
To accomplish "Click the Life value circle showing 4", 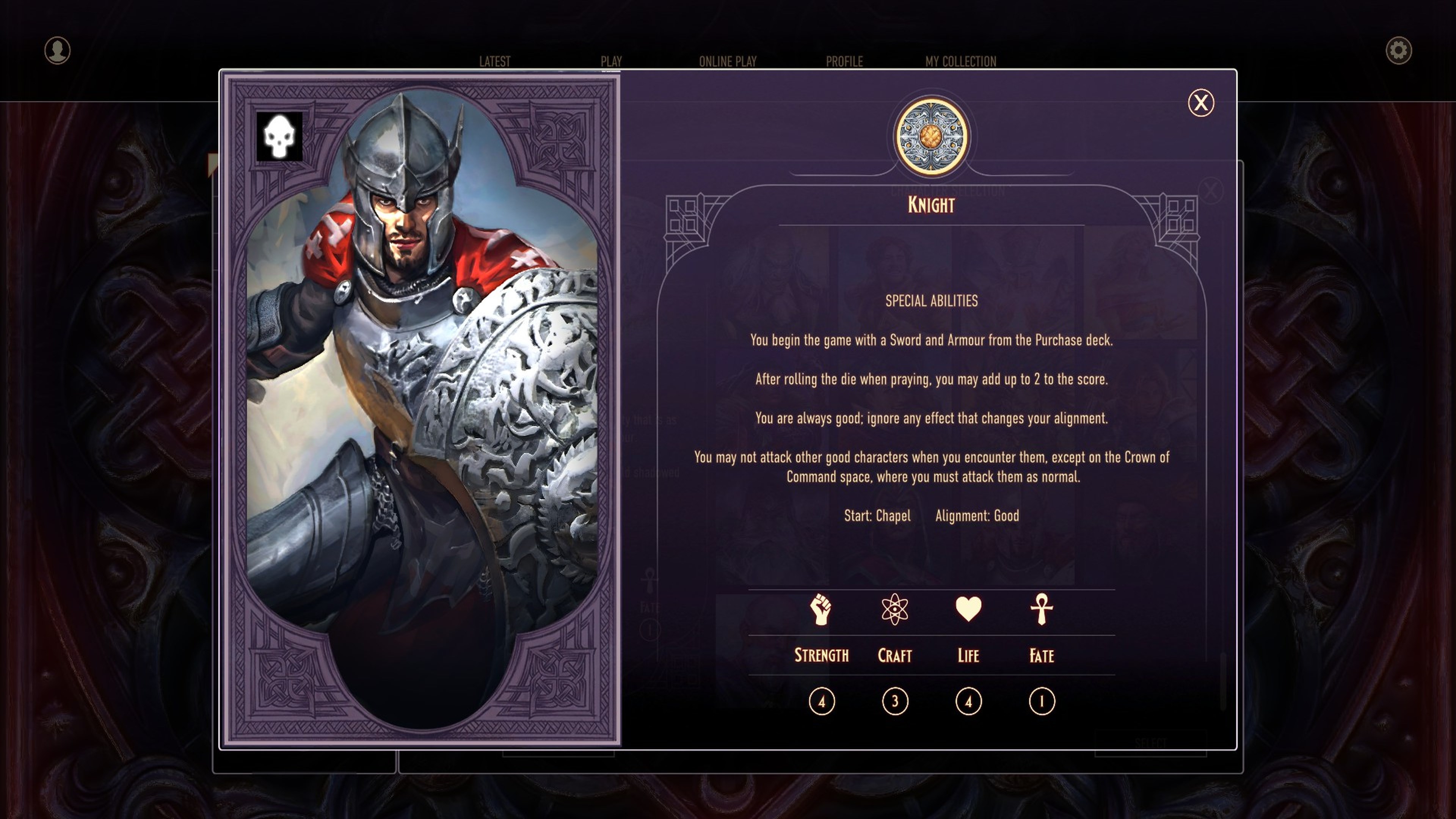I will coord(968,702).
